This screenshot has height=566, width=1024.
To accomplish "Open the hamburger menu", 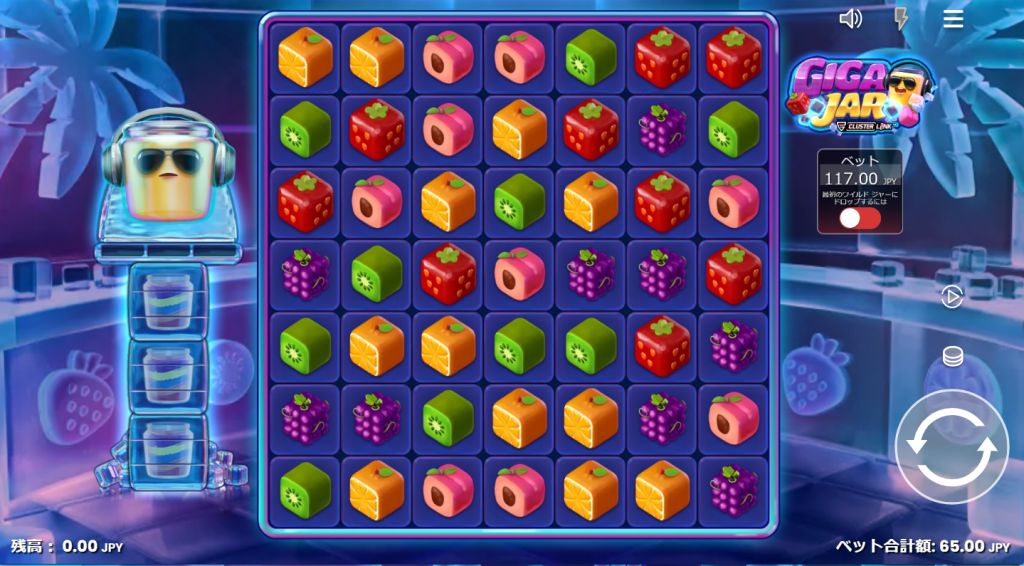I will point(953,19).
